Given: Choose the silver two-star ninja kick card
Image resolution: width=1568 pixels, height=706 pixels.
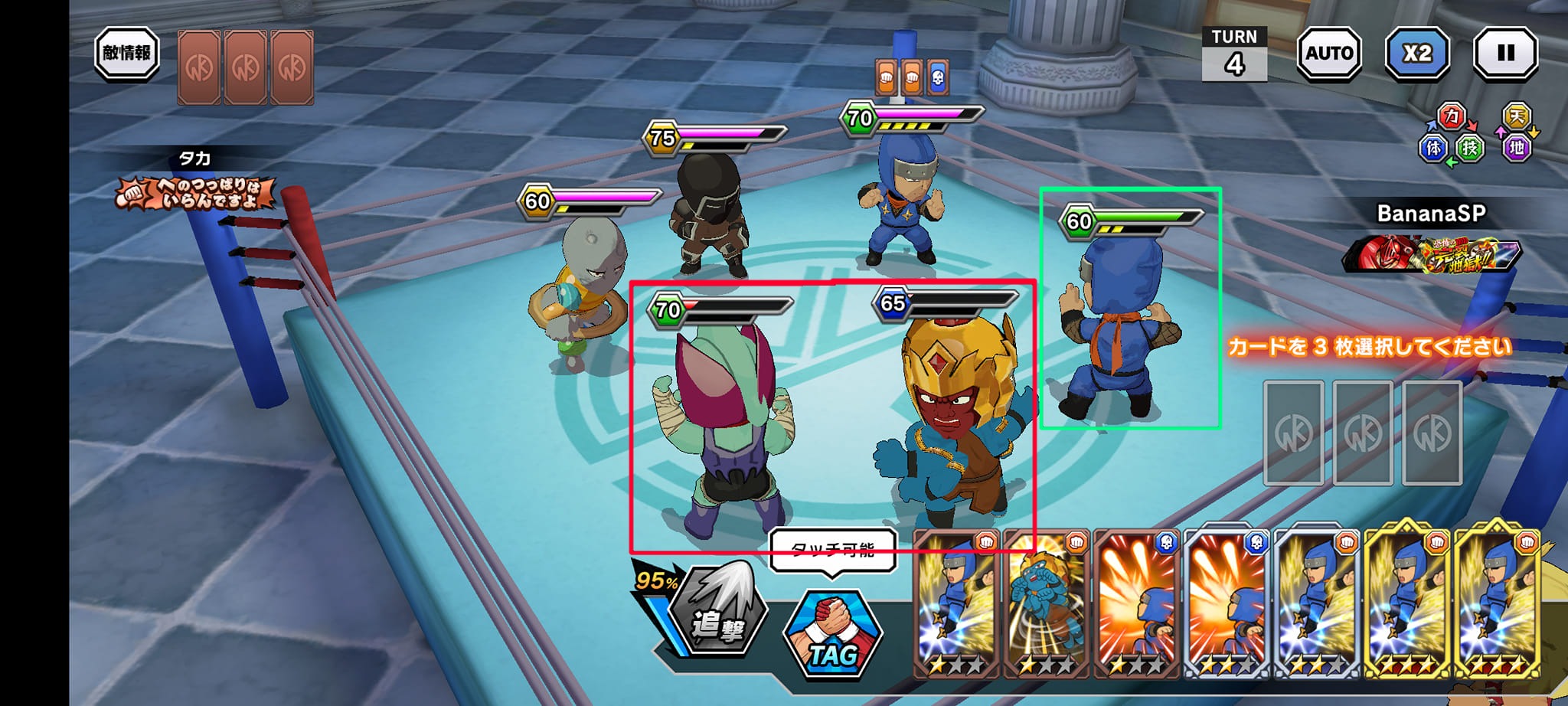Looking at the screenshot, I should (x=1316, y=605).
